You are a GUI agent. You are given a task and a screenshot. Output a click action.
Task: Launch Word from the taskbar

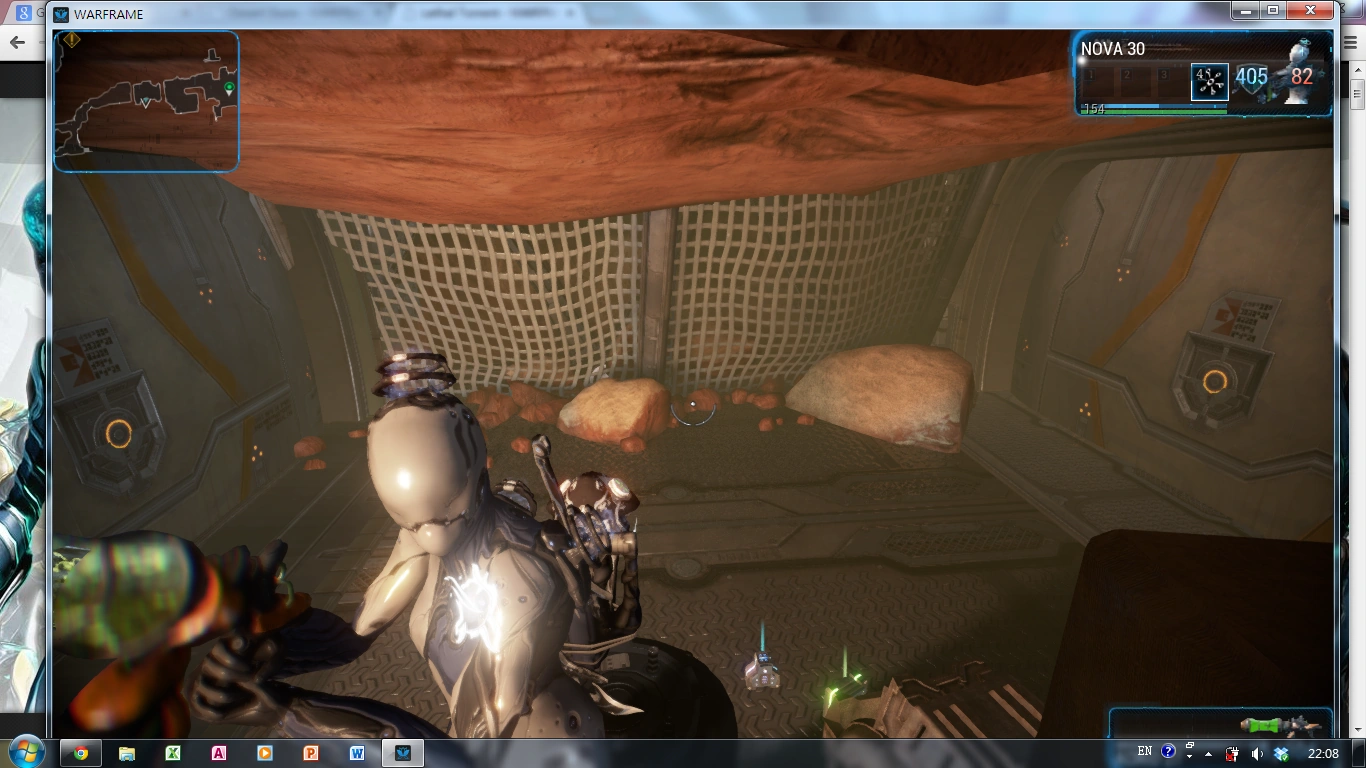357,751
